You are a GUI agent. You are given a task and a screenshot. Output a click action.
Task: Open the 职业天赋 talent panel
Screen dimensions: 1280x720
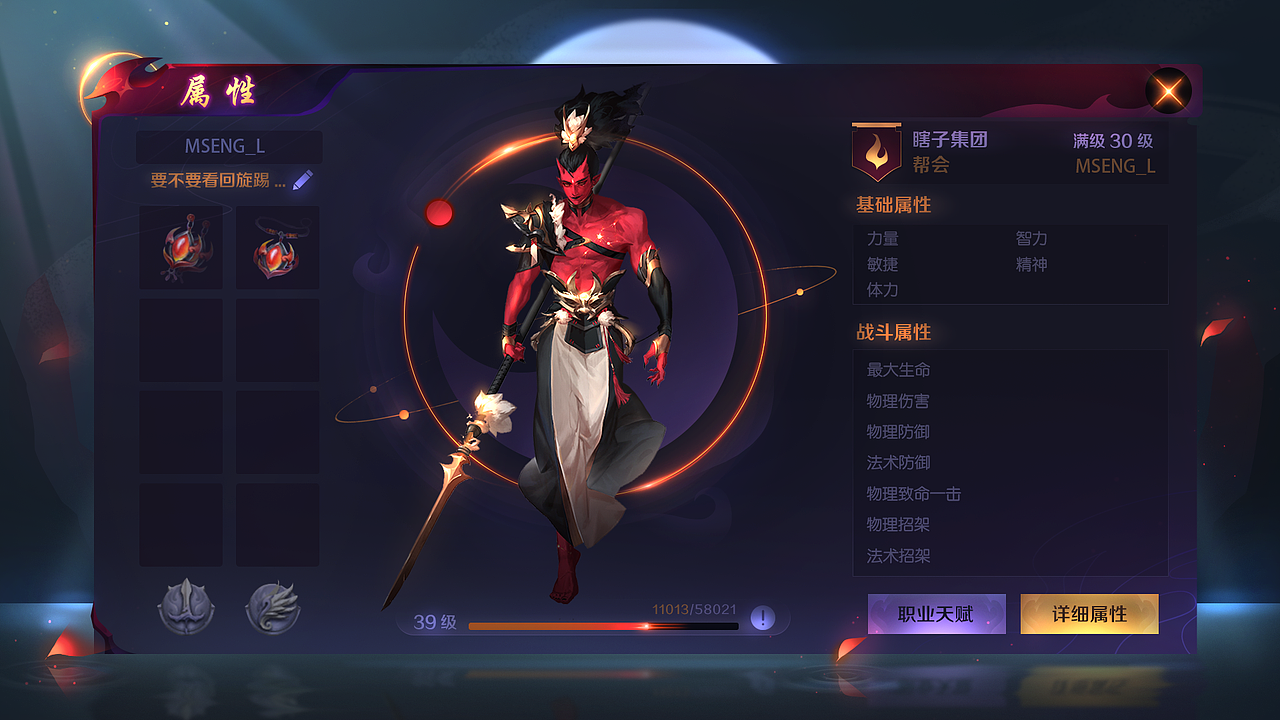click(x=937, y=614)
